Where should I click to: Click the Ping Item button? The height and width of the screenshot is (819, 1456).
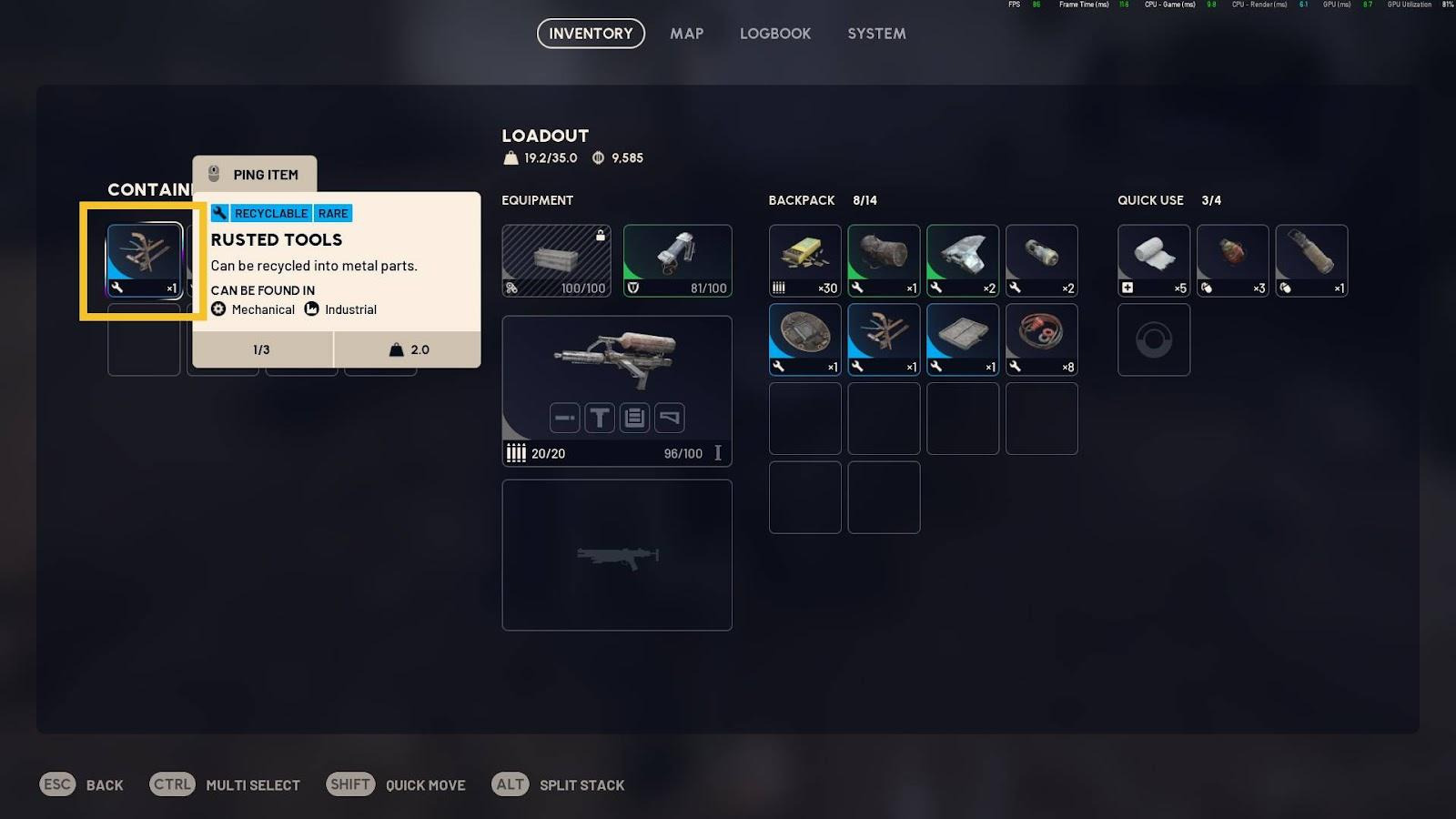255,175
